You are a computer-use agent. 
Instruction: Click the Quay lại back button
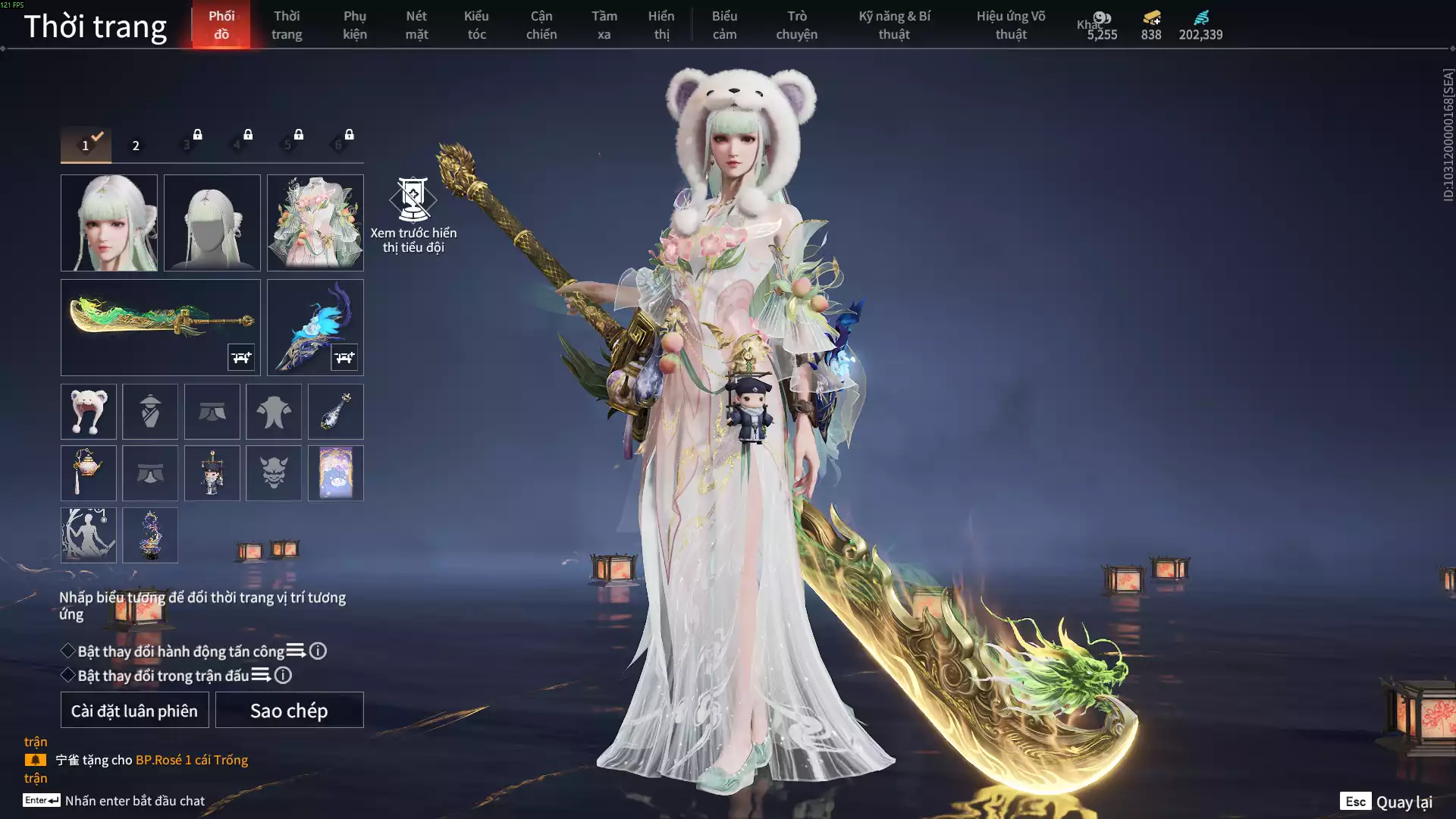1386,802
